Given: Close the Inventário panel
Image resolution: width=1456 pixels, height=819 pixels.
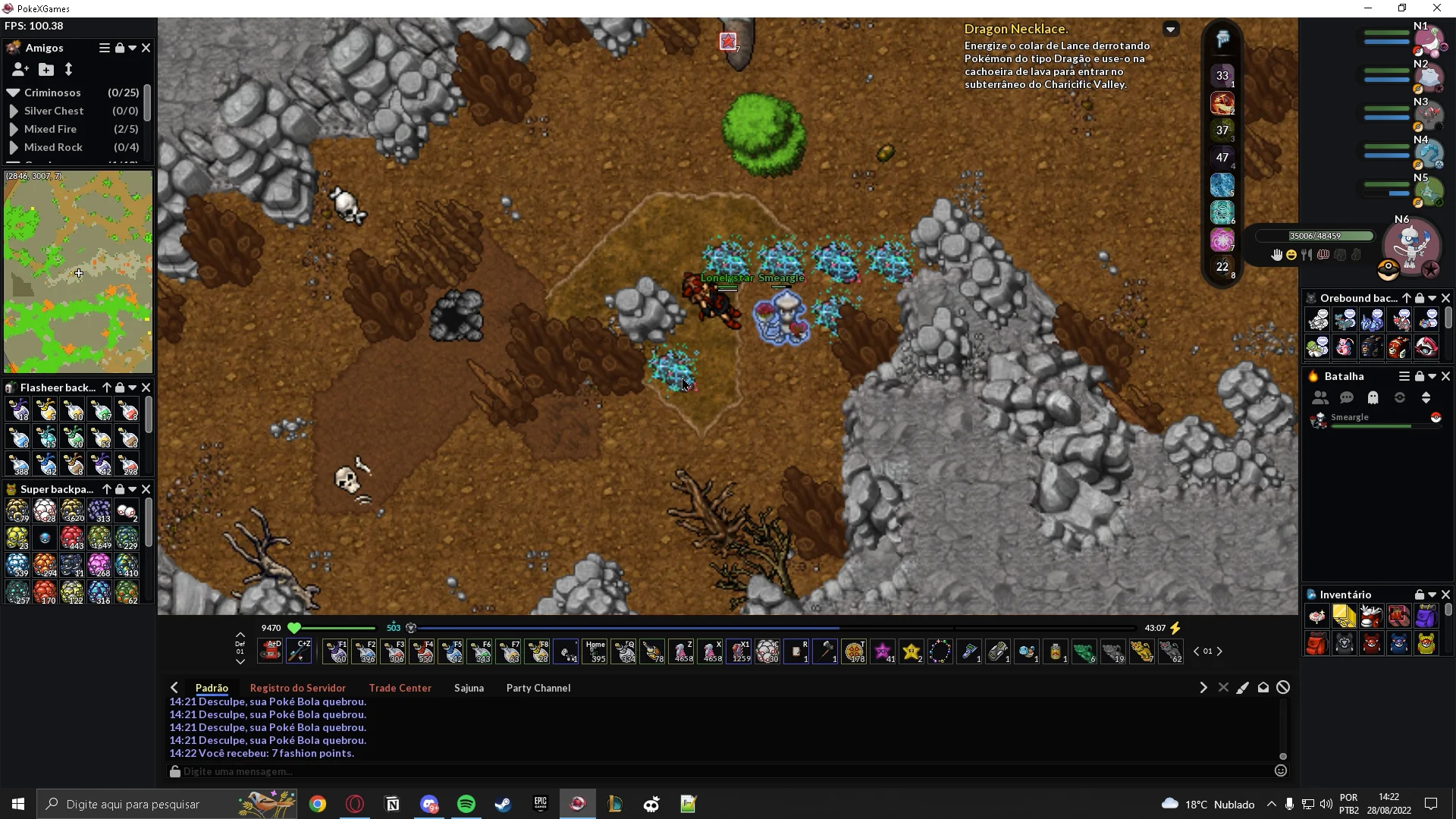Looking at the screenshot, I should 1445,595.
